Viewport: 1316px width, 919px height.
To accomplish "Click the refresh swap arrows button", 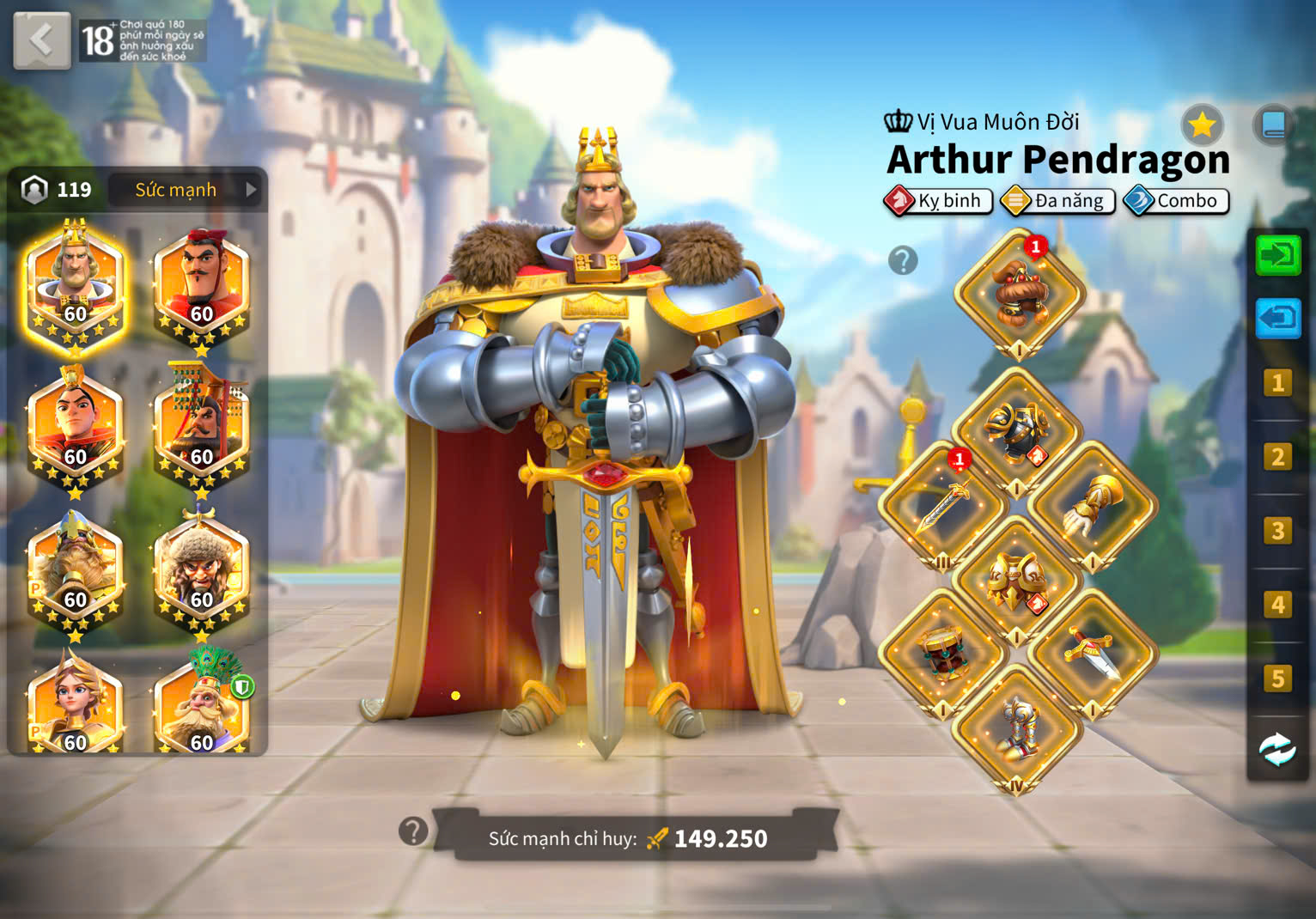I will click(1277, 750).
